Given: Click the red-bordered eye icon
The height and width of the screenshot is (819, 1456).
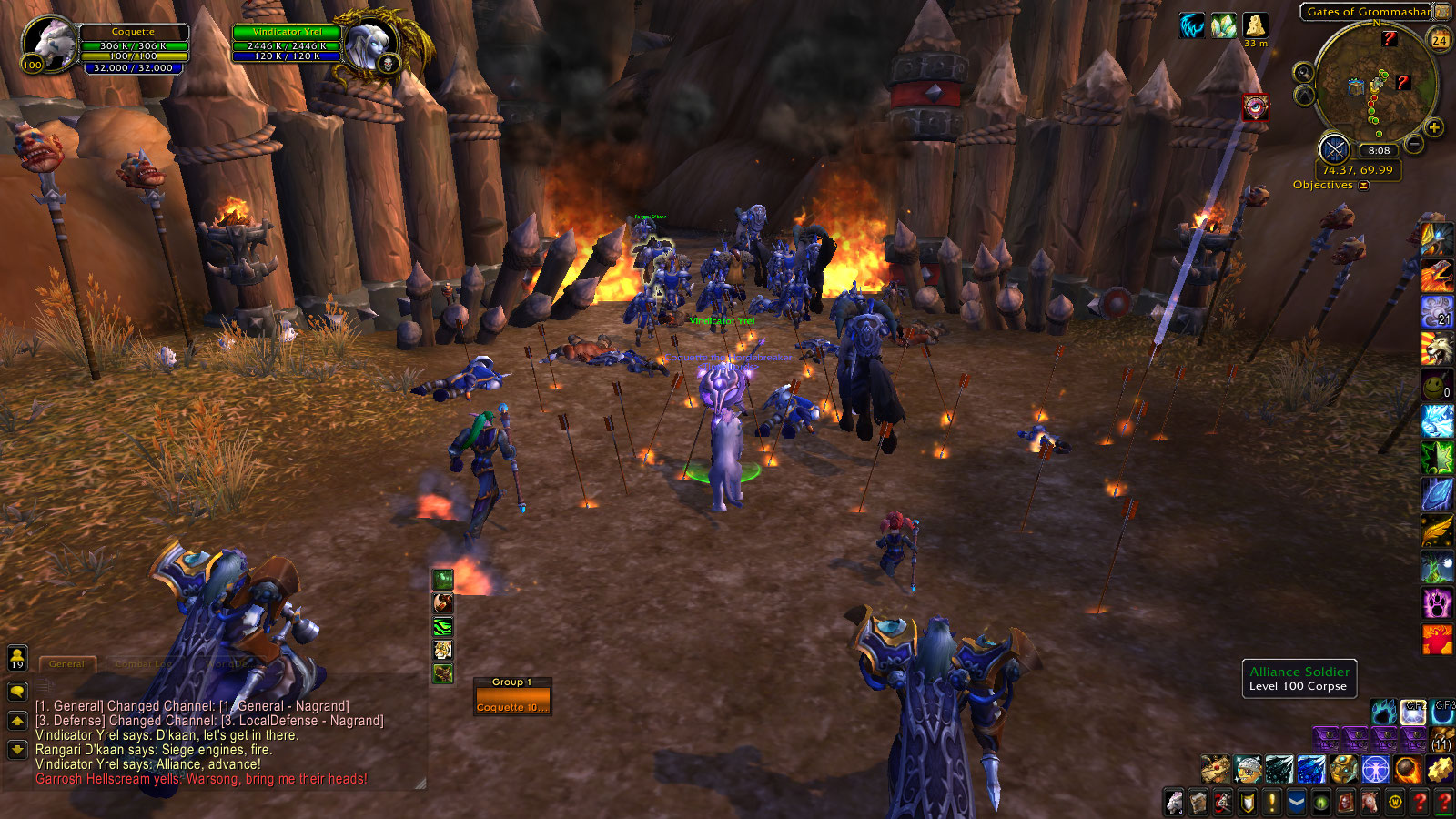Looking at the screenshot, I should [1256, 107].
